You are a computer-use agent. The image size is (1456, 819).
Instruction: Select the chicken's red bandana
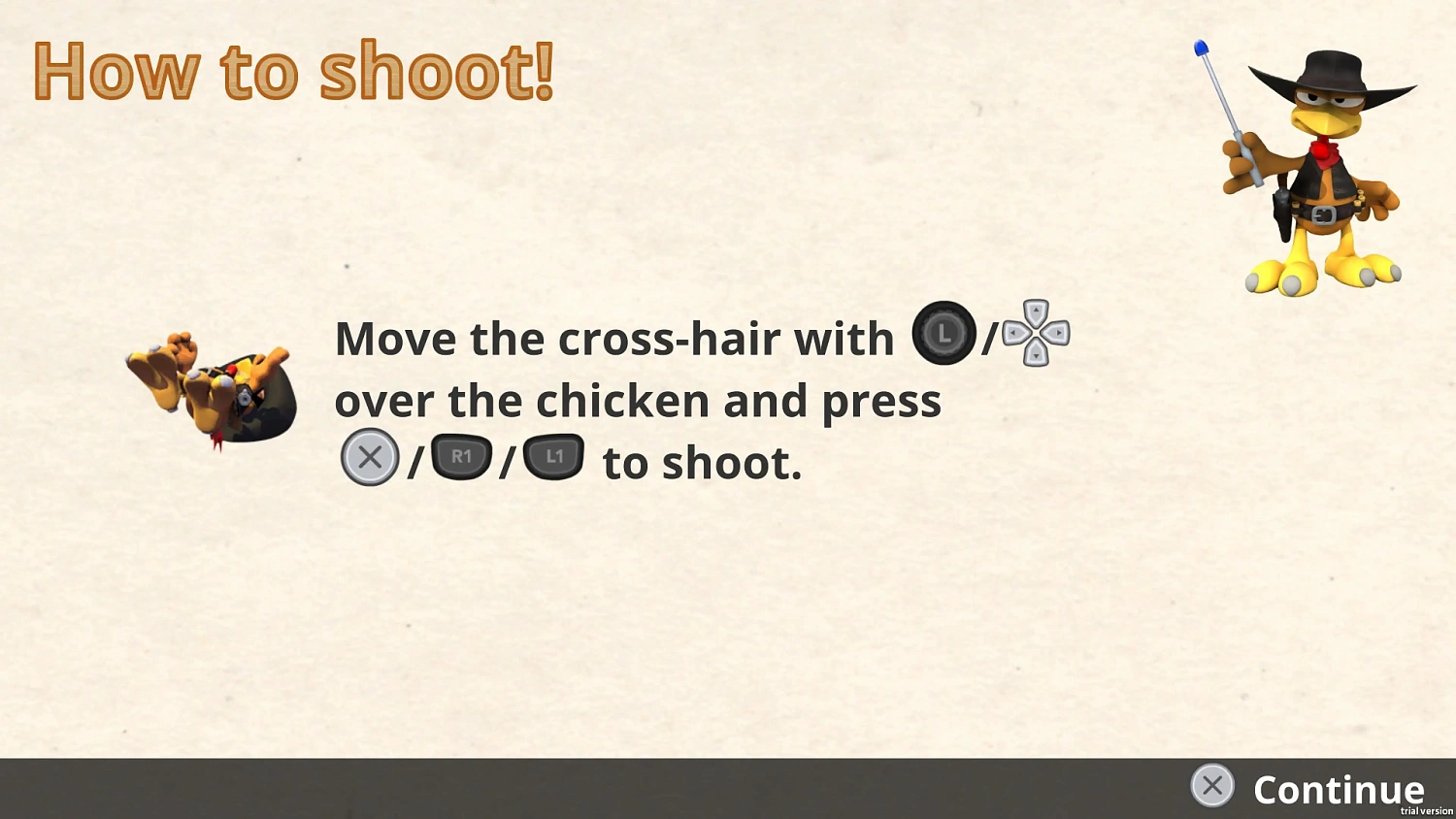(x=1322, y=153)
